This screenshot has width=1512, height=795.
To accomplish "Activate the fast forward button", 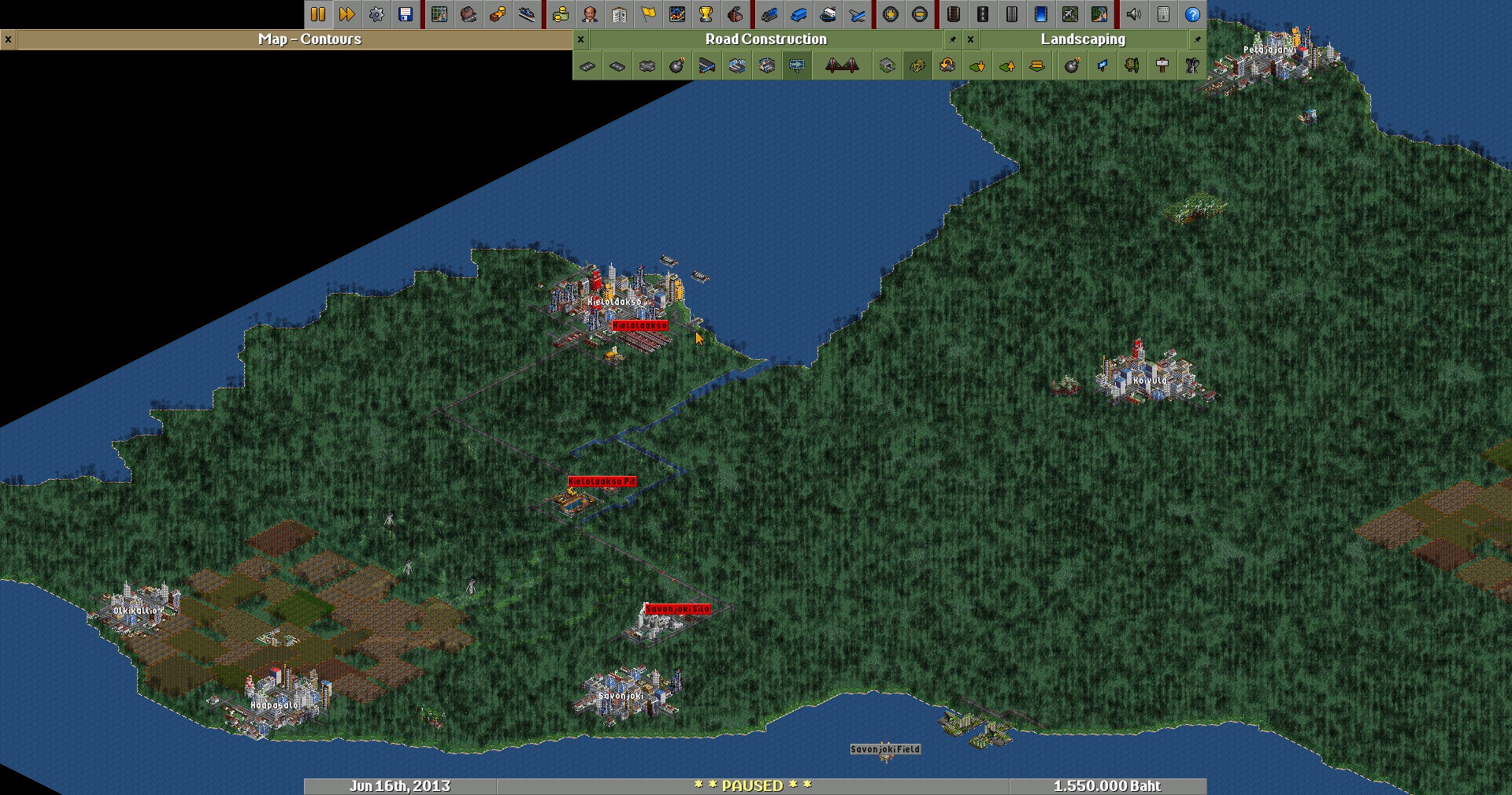I will click(346, 14).
